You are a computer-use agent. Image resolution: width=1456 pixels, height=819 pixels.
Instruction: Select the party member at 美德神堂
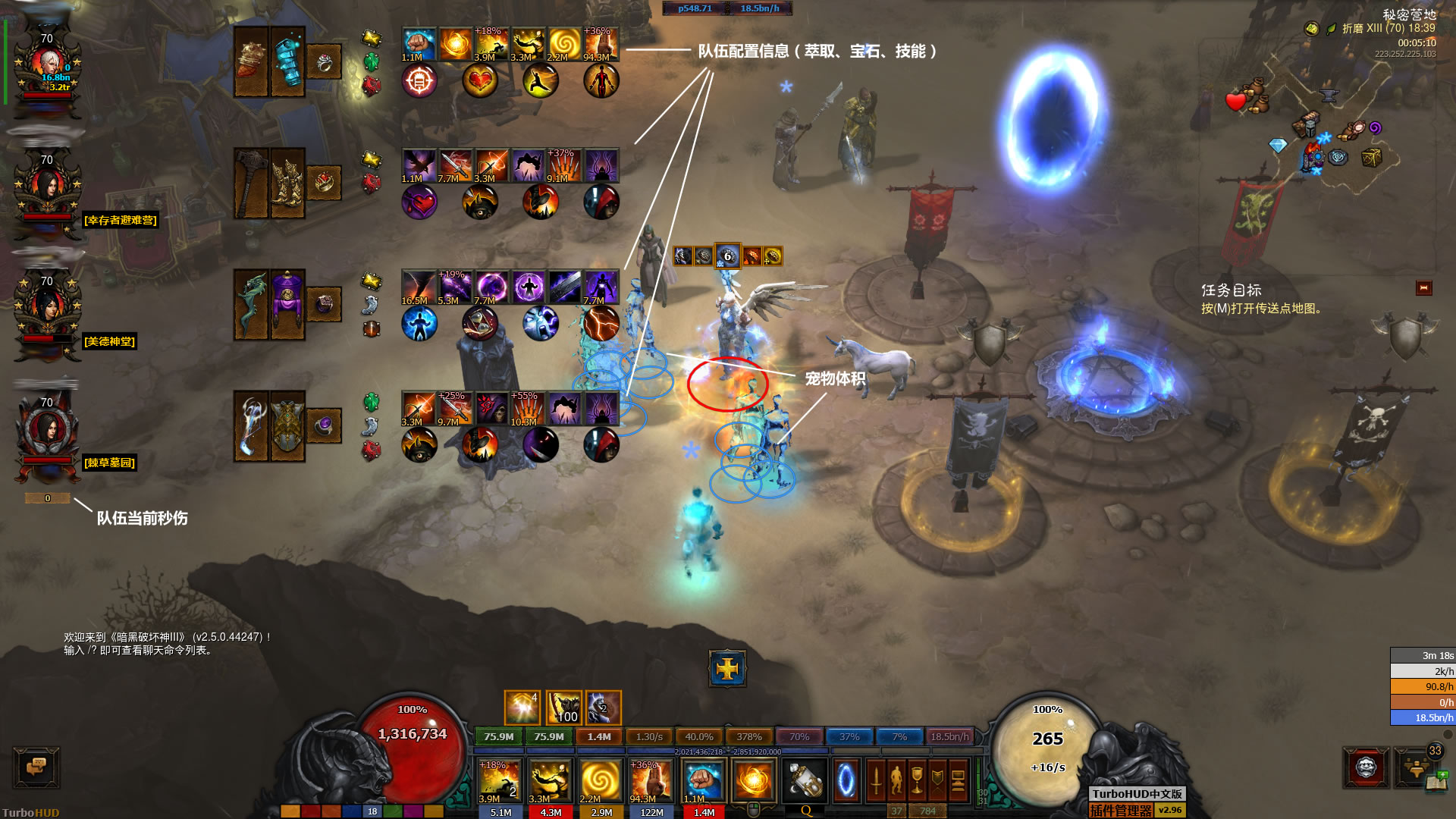pyautogui.click(x=47, y=309)
